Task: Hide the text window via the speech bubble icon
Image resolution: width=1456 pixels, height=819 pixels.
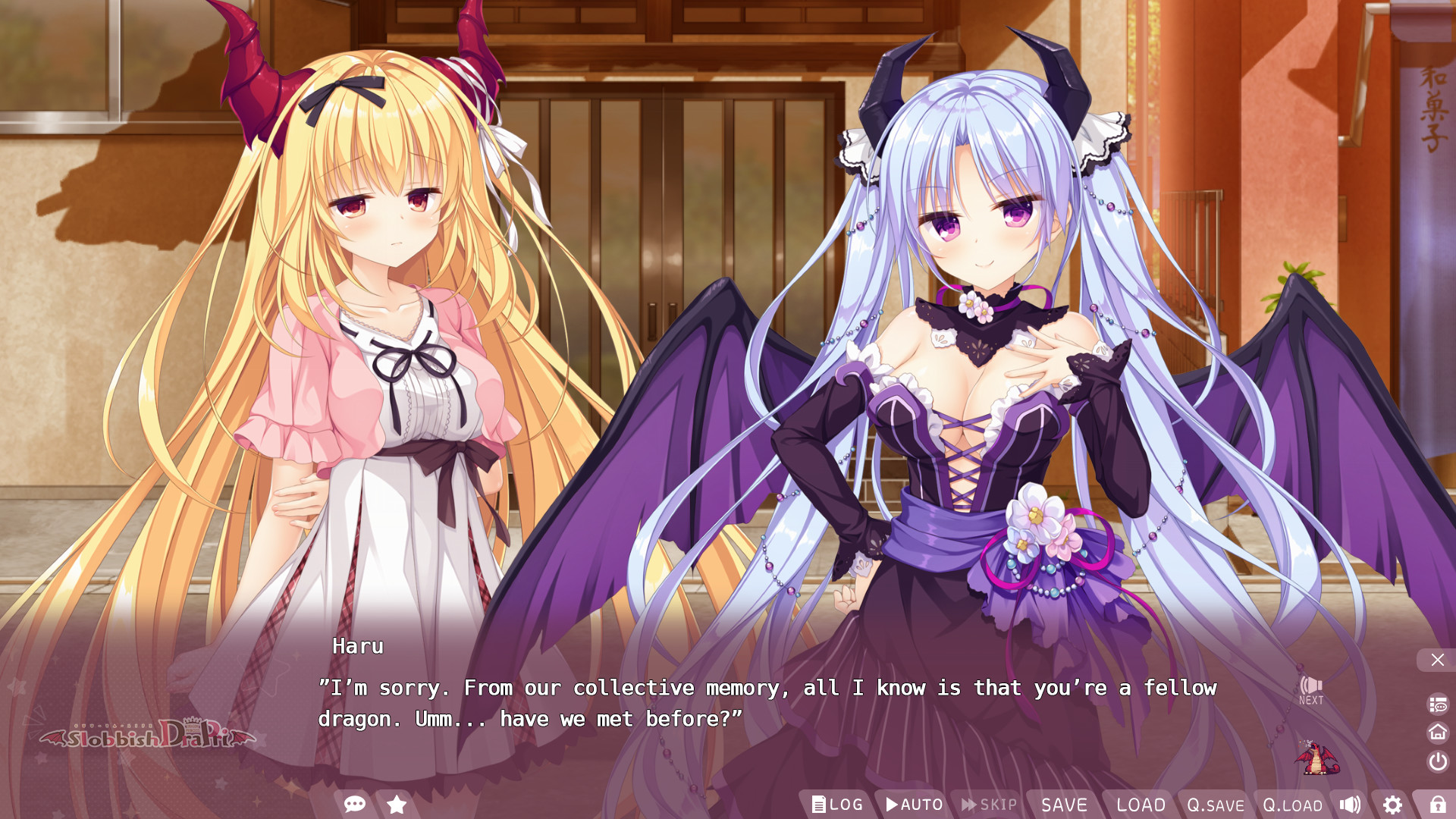Action: [354, 805]
